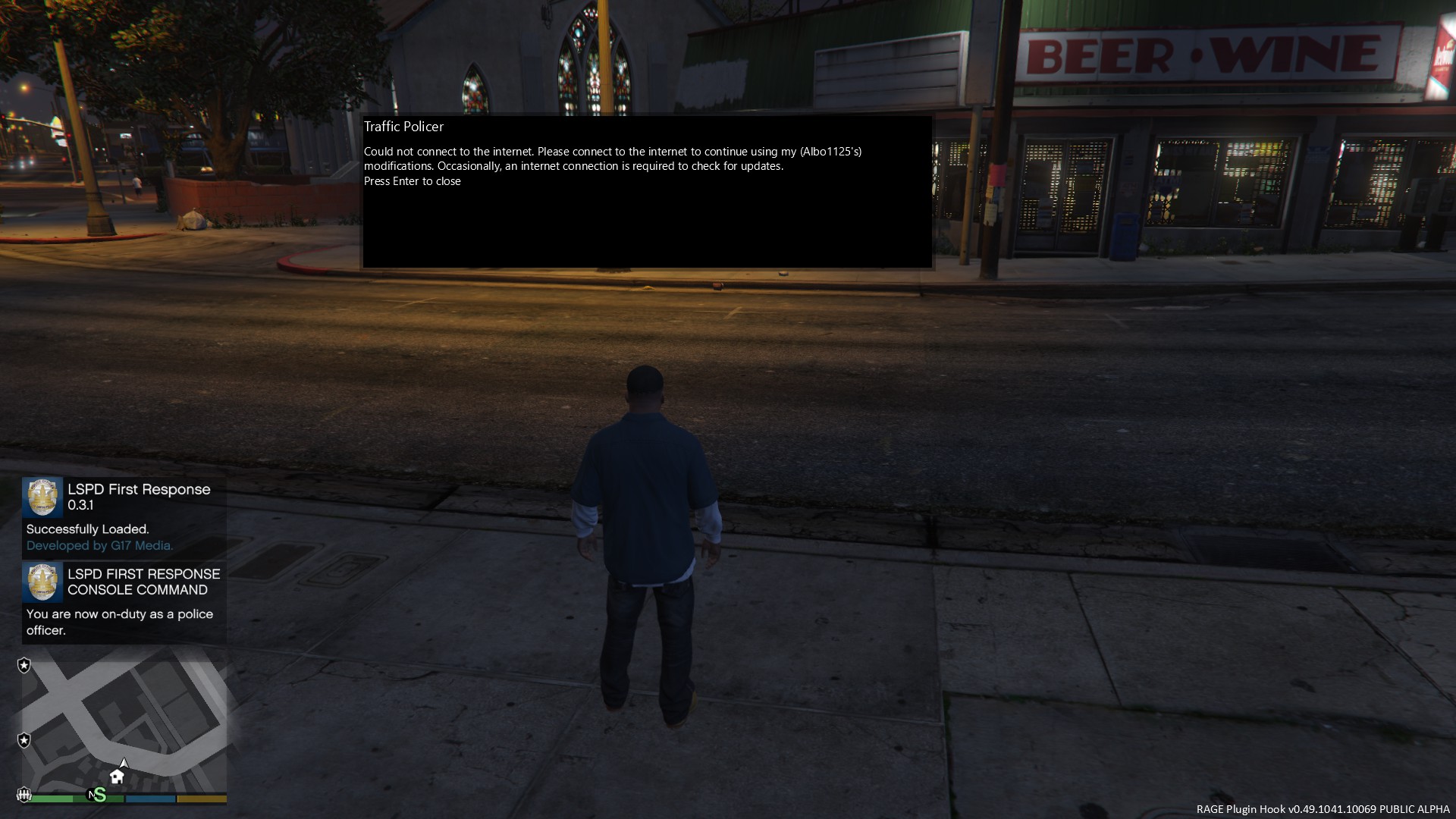Open the LSPD First Response 0.3.1 notification

(124, 517)
